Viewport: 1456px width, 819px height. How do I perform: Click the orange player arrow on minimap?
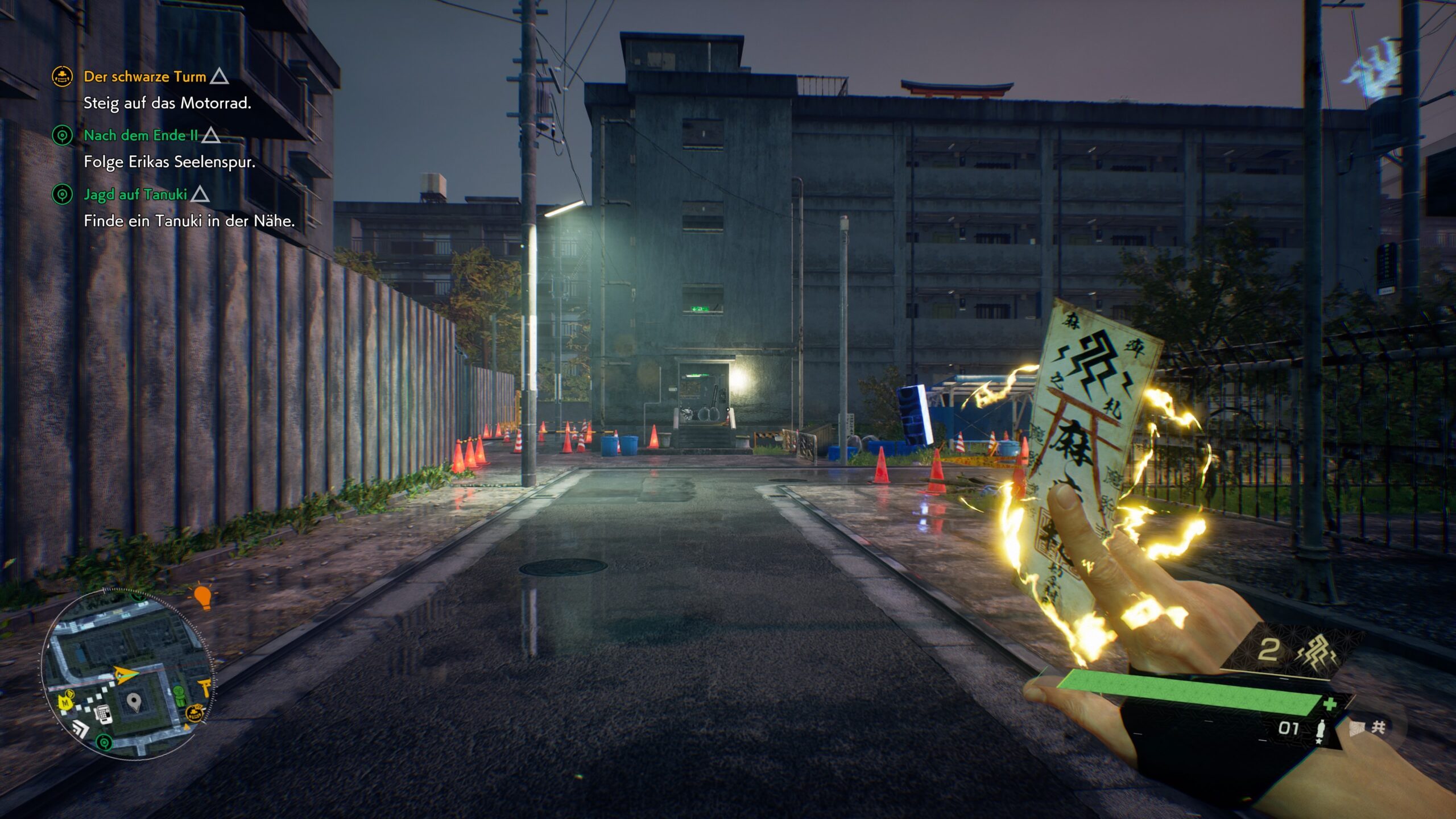point(124,674)
